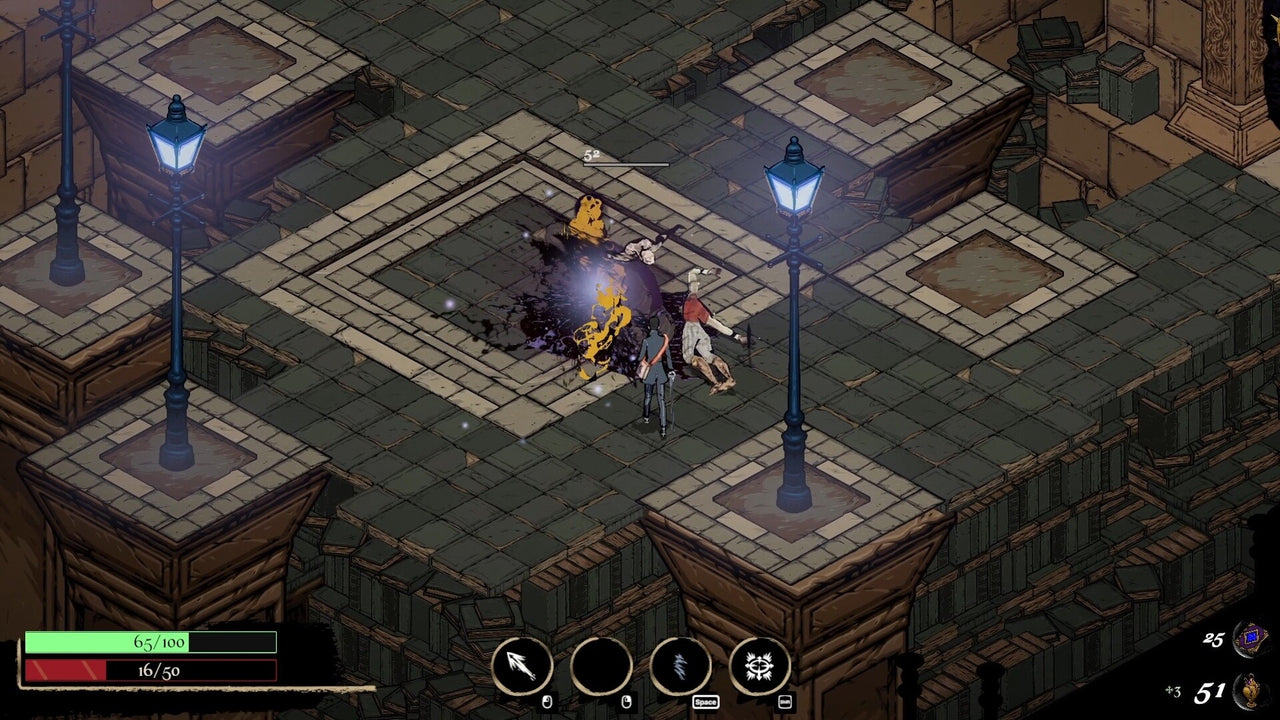Click the left-mouse keybind indicator

coord(547,701)
